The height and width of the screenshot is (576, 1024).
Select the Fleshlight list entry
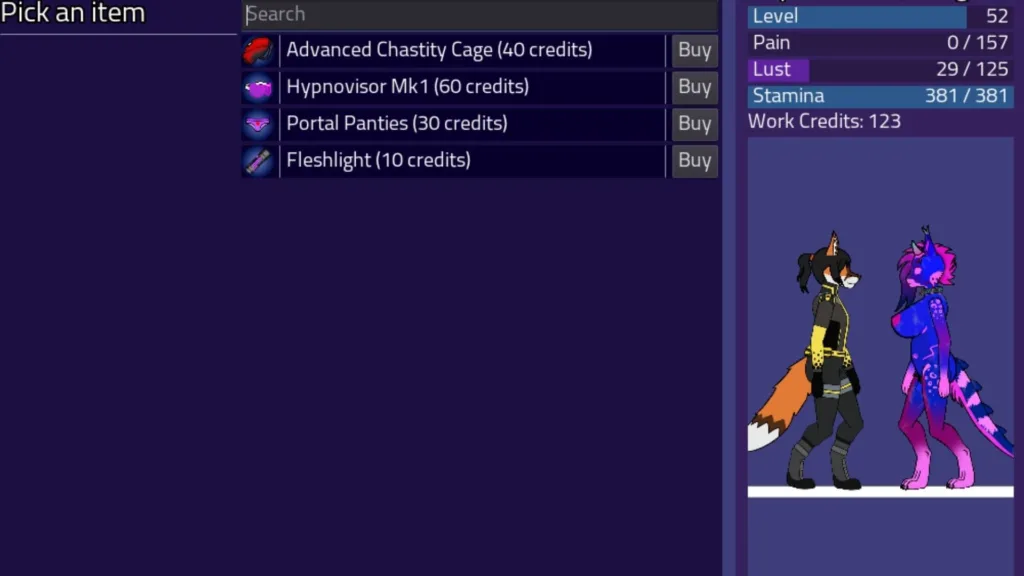(x=378, y=160)
